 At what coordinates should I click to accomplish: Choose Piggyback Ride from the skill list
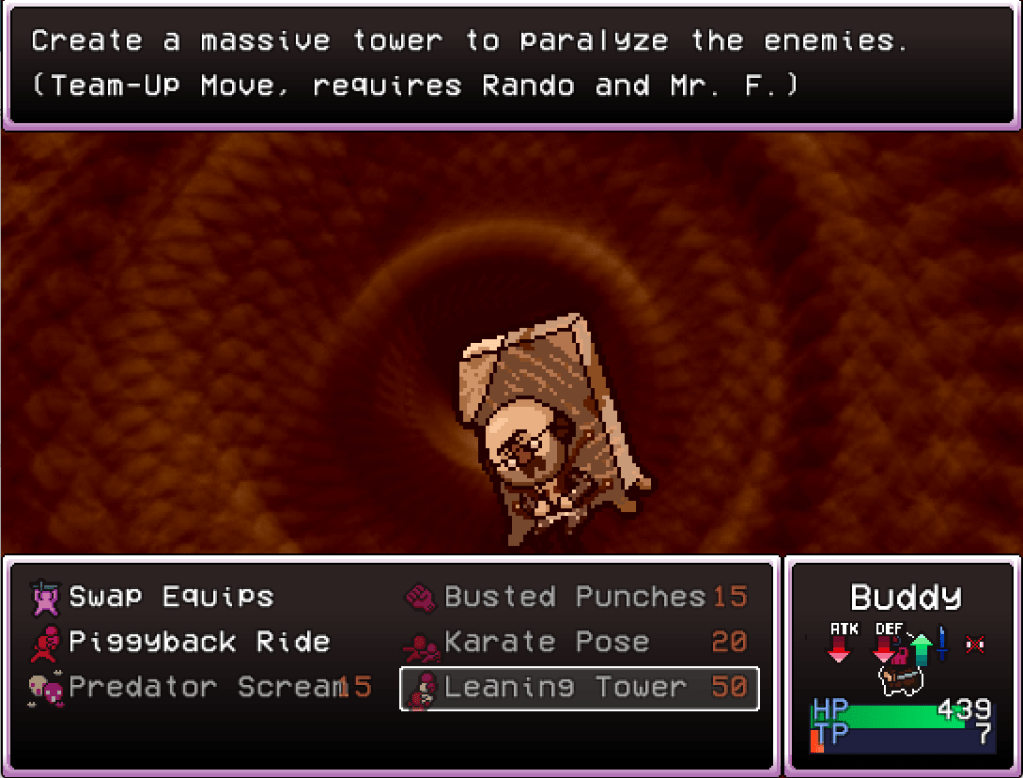[198, 642]
